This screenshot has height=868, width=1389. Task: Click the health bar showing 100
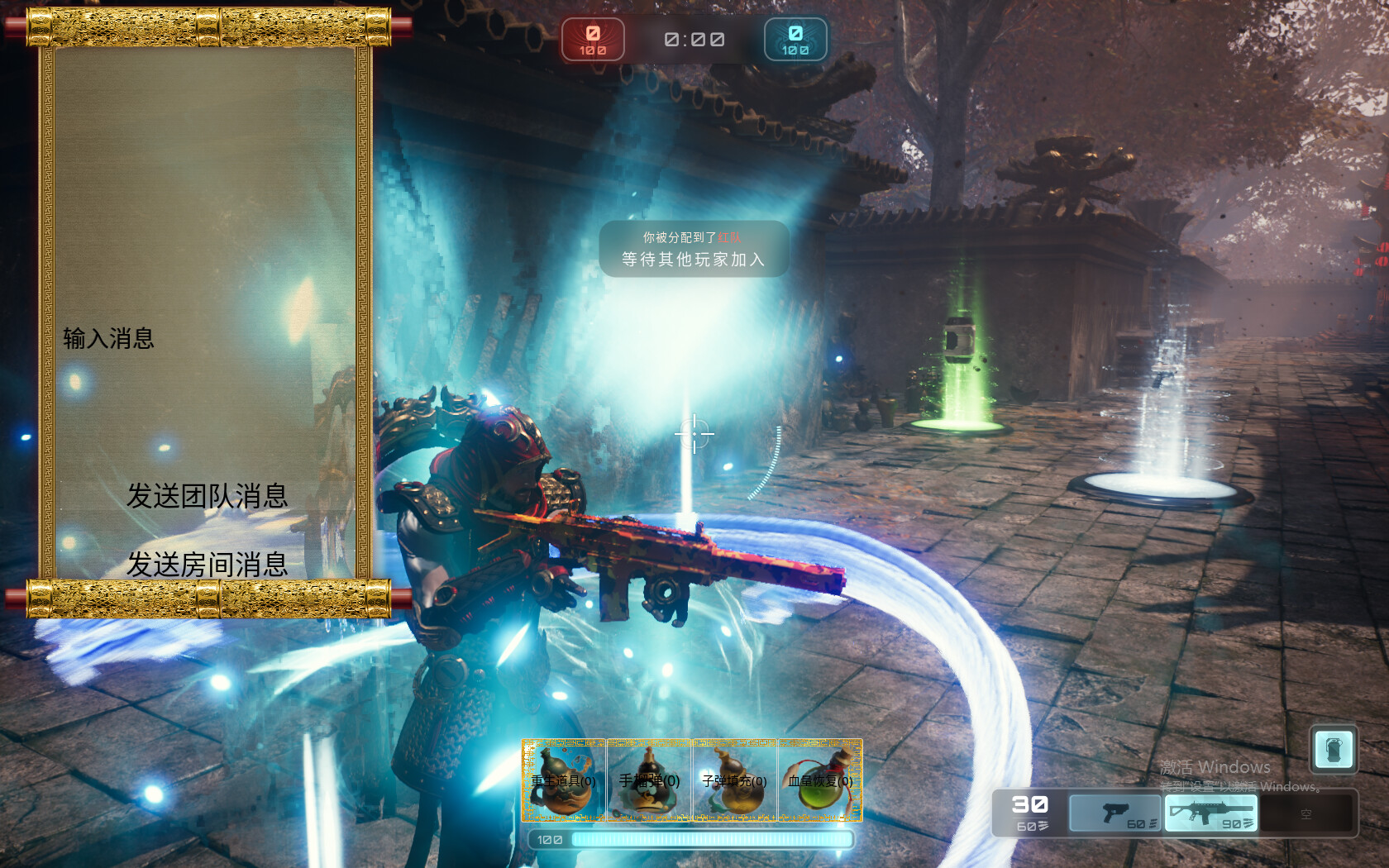[x=693, y=838]
